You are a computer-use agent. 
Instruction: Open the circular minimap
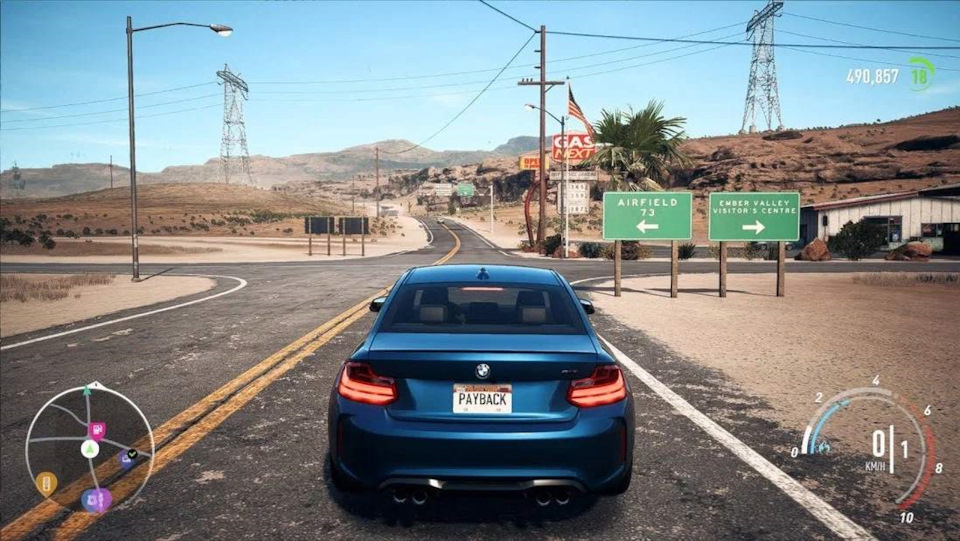click(89, 448)
